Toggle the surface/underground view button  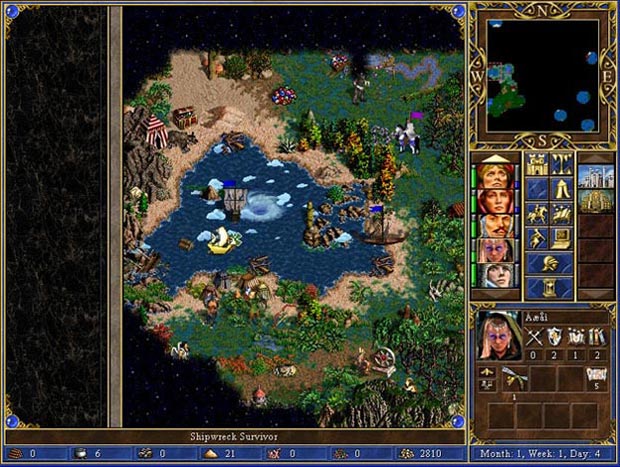561,165
